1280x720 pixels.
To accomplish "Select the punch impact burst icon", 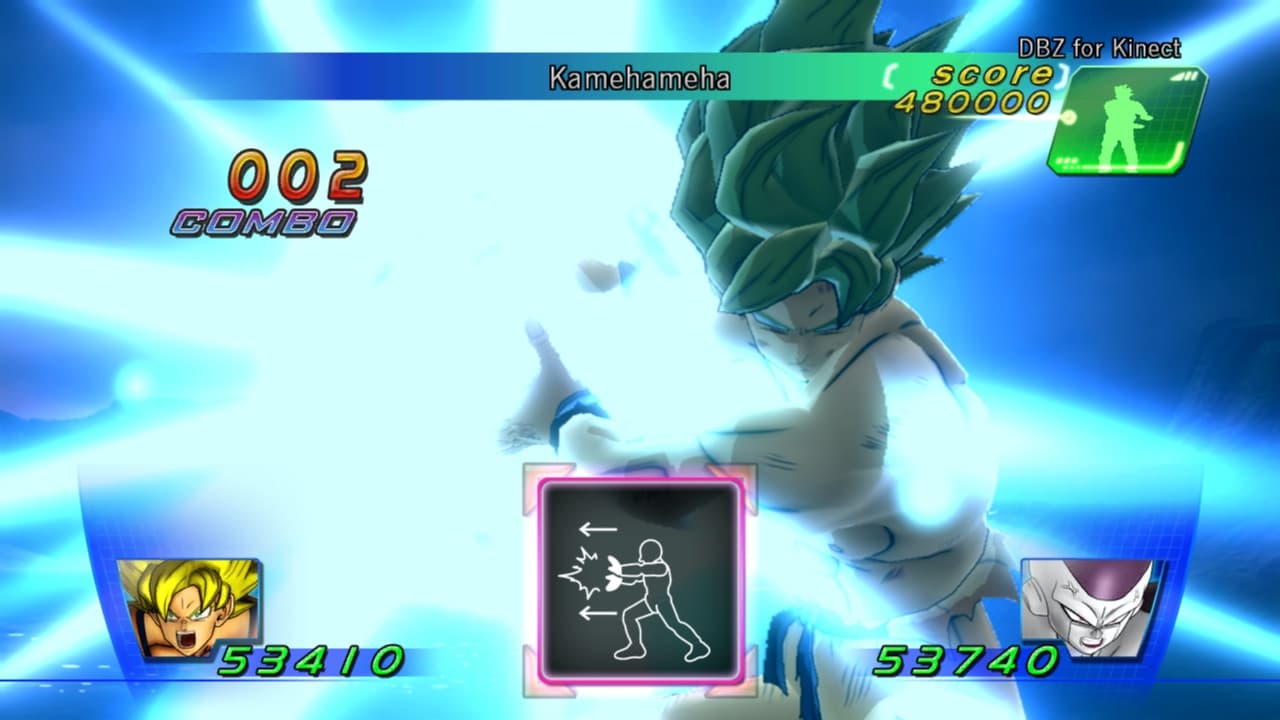I will coord(580,575).
